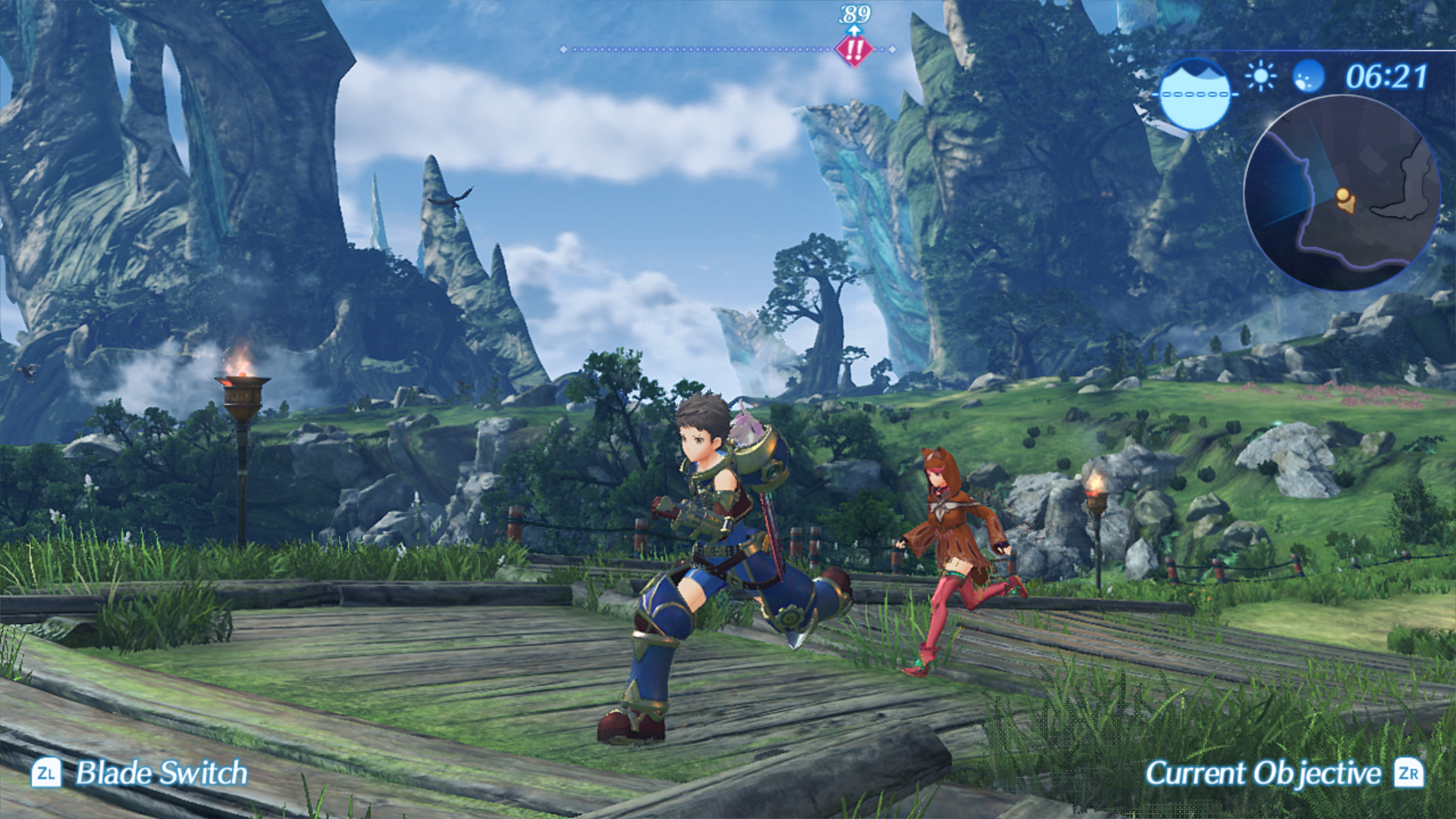The width and height of the screenshot is (1456, 819).
Task: Click the blue moon phase icon
Action: pyautogui.click(x=1307, y=77)
